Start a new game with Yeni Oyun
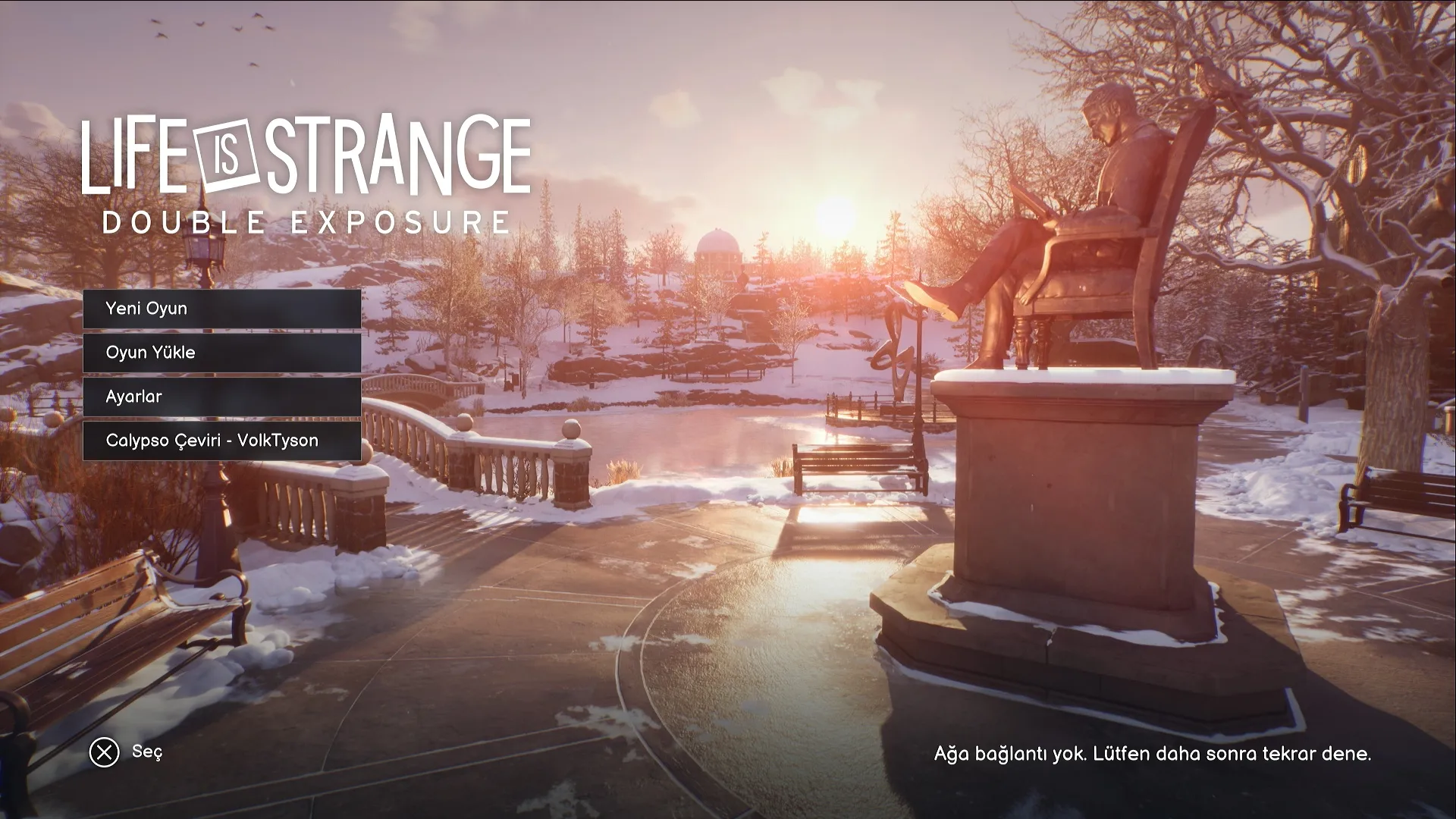The height and width of the screenshot is (819, 1456). coord(221,309)
